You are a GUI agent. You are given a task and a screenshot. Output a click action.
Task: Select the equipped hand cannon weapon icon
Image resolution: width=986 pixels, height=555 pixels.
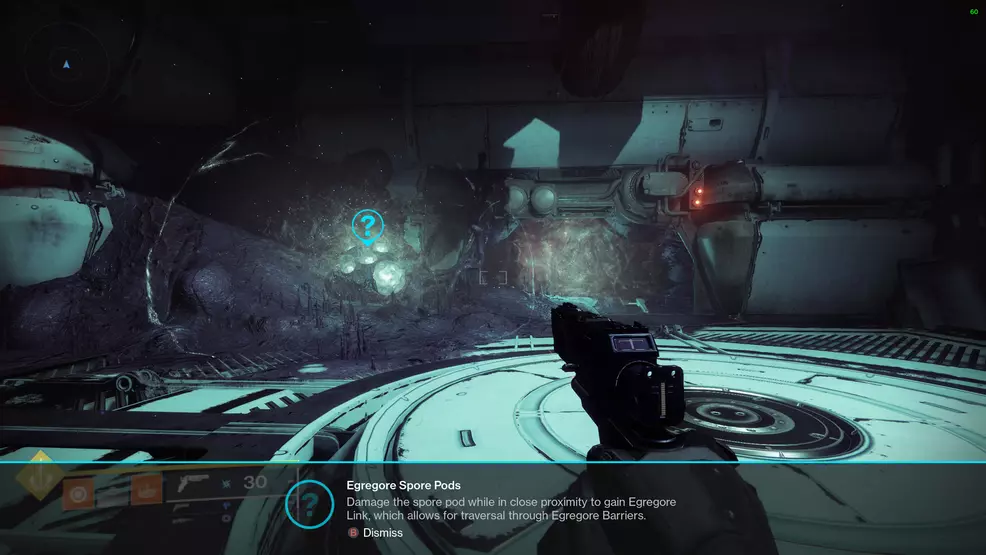[x=194, y=486]
